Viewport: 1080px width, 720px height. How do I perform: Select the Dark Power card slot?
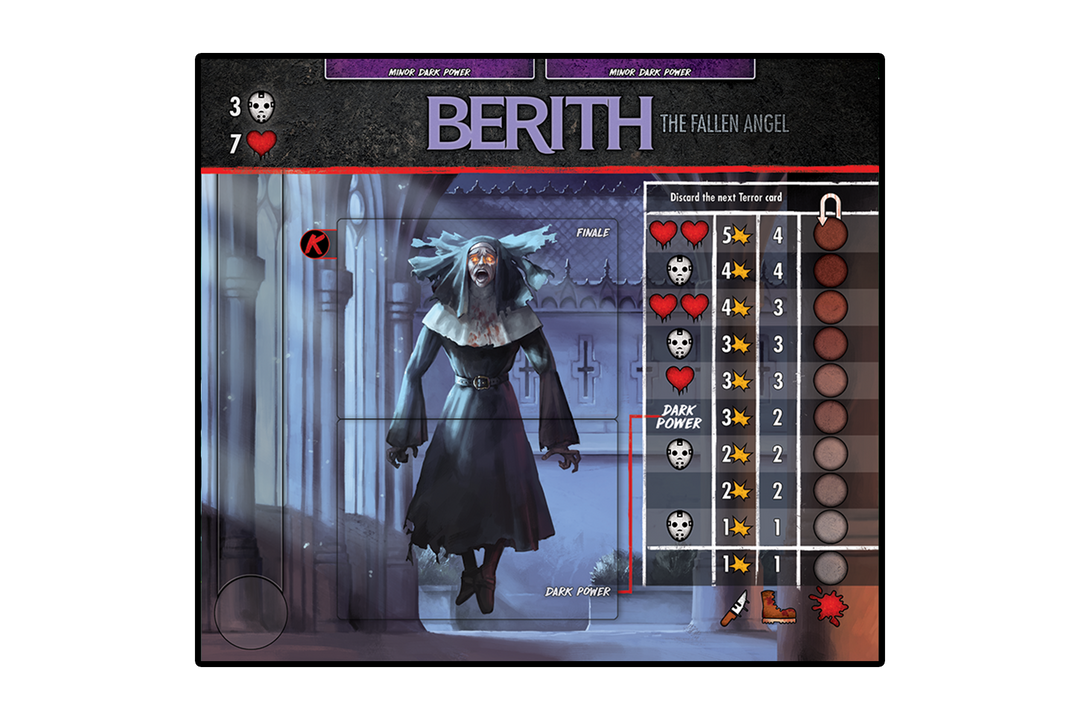tap(477, 518)
